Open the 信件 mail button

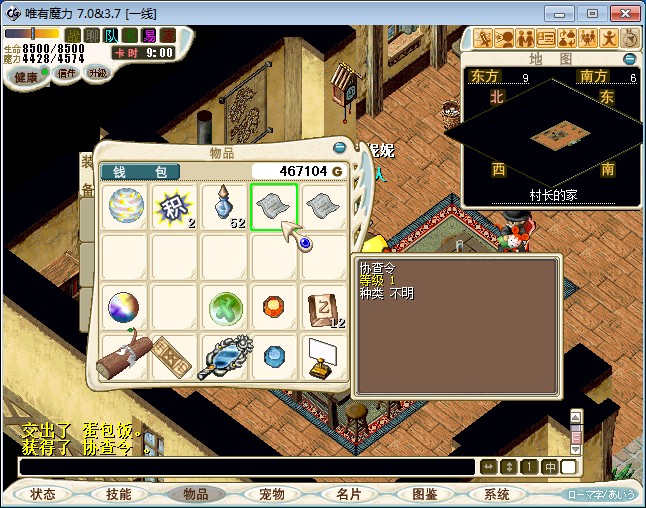67,74
